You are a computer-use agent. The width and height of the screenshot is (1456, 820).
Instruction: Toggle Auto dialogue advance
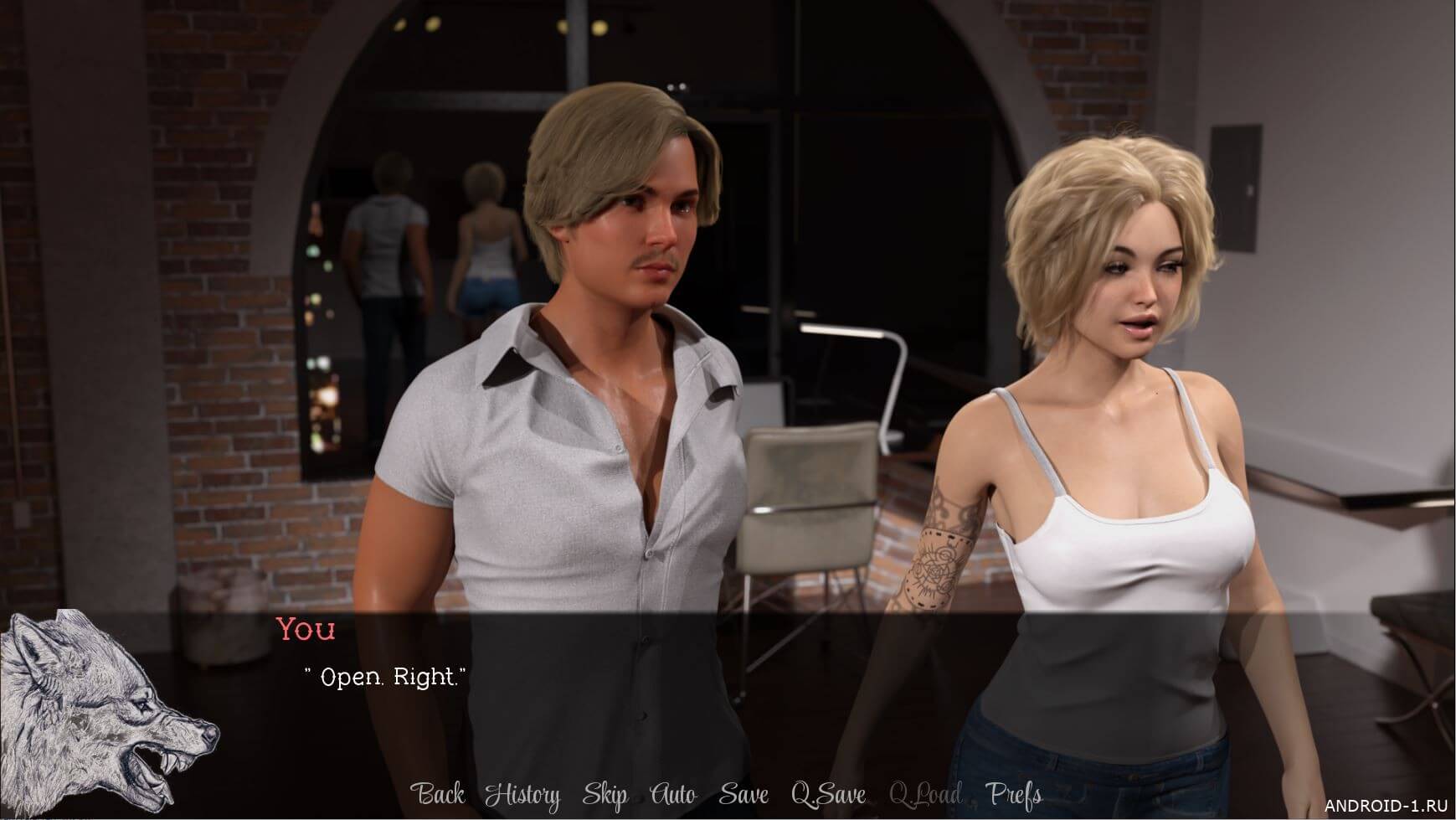[672, 794]
